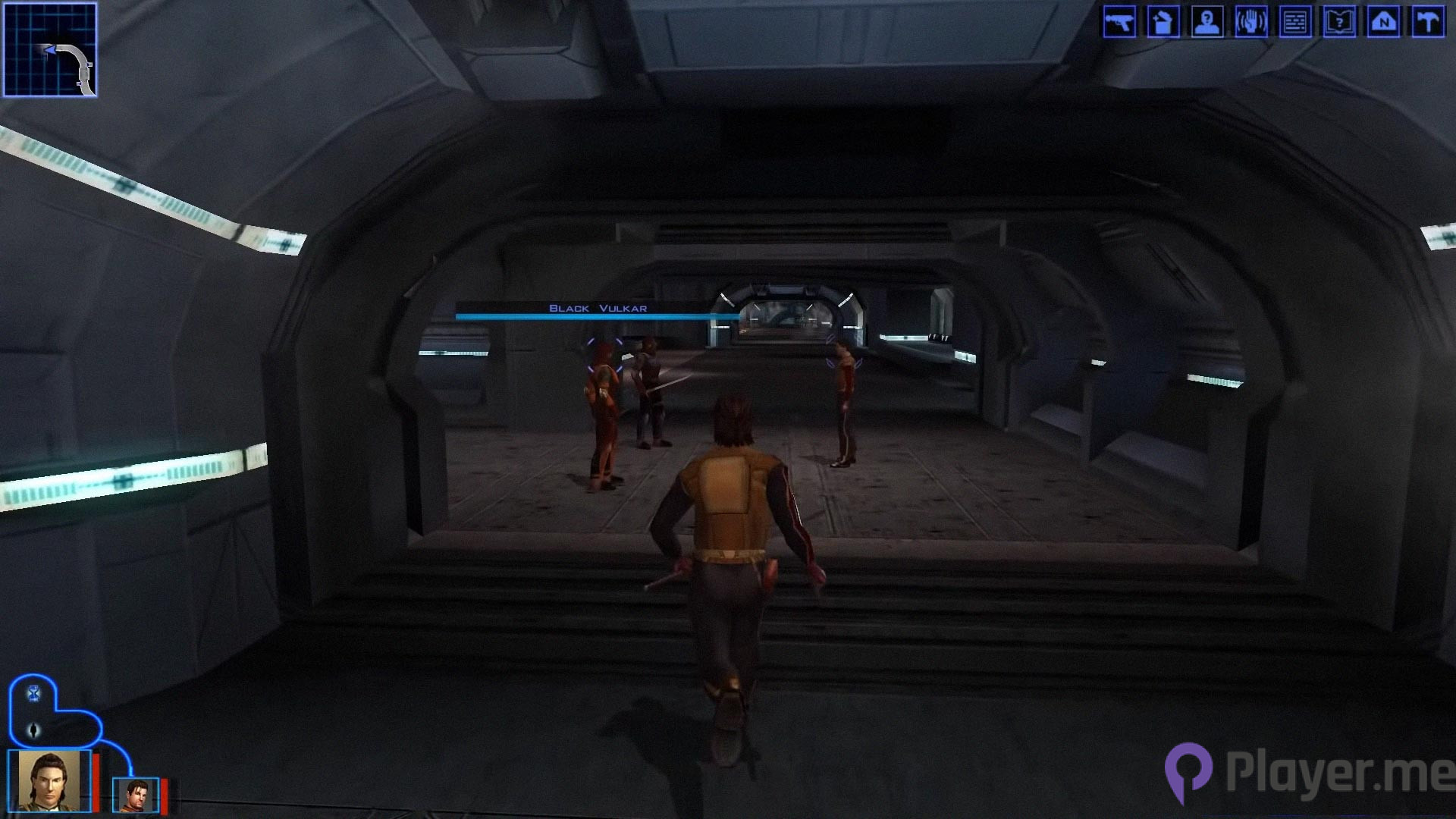This screenshot has width=1456, height=819.
Task: Open the Journal book icon
Action: (x=1339, y=22)
